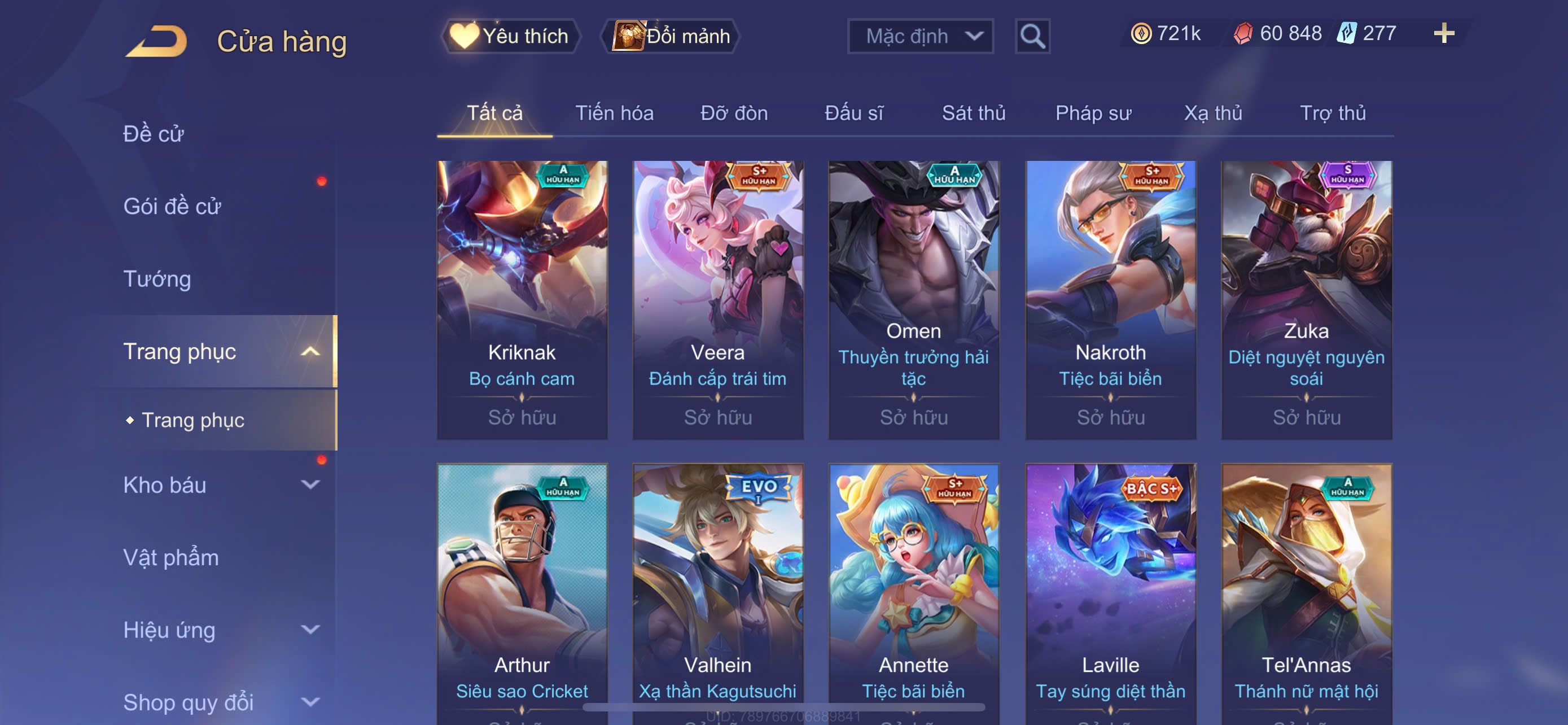
Task: Open the Yêu thích favorites list
Action: (x=510, y=37)
